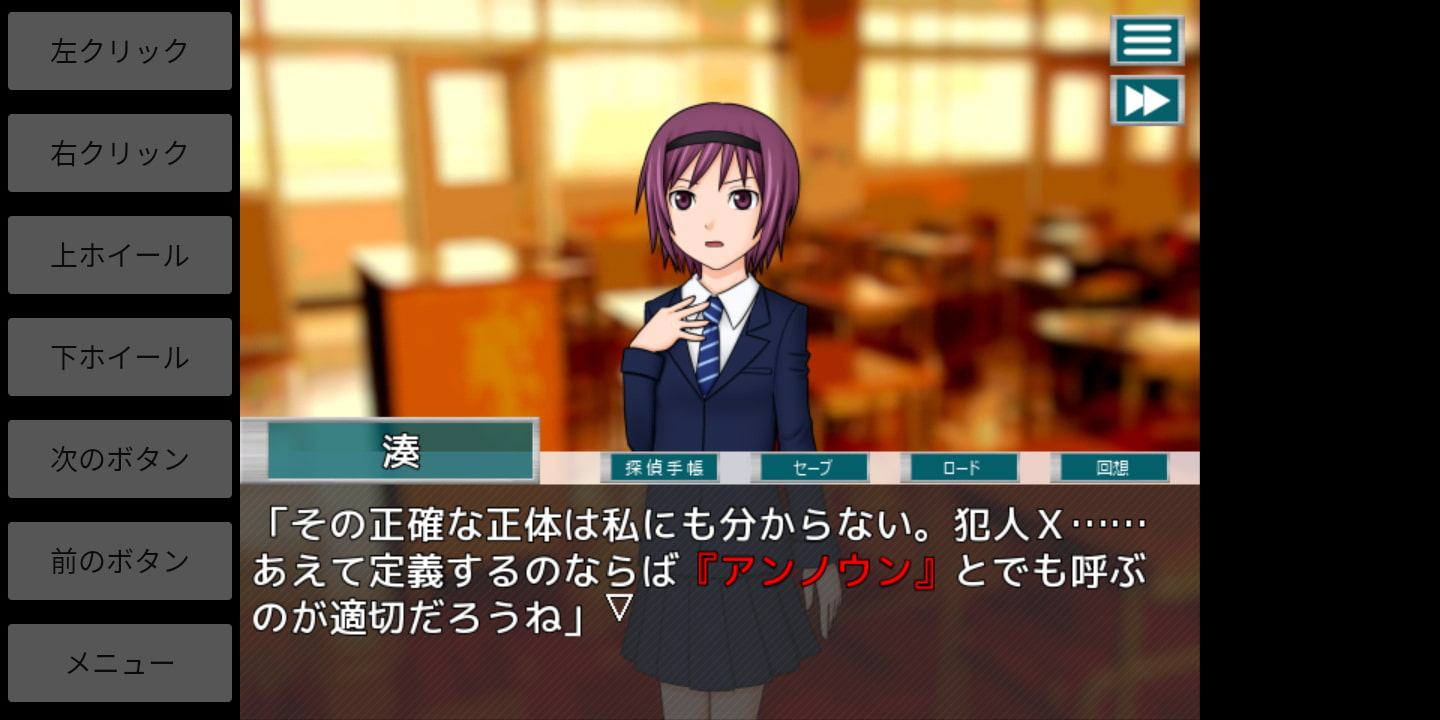Tap the 右クリック emulator button

pyautogui.click(x=120, y=153)
